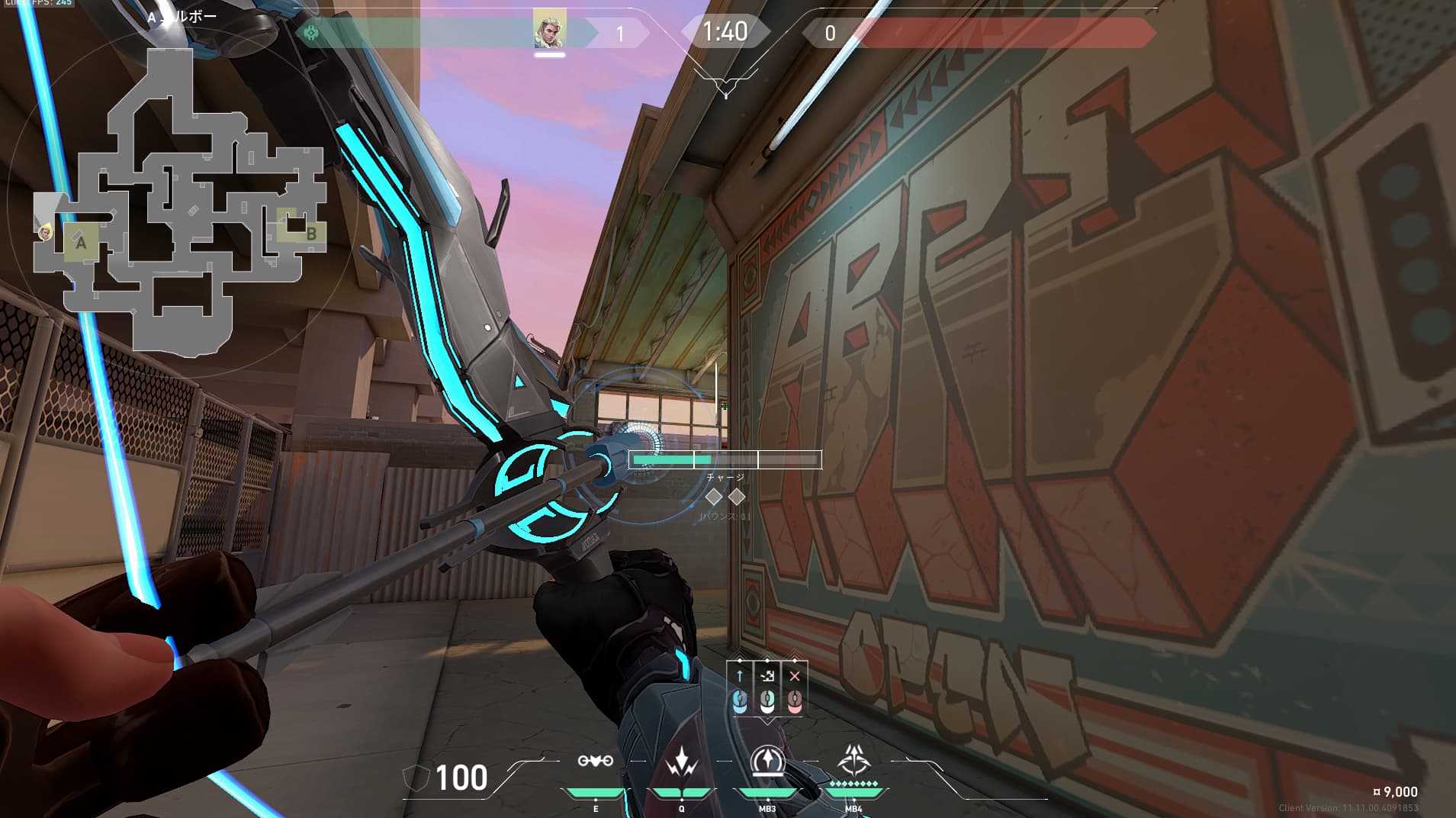
Task: Select the A site marker on minimap
Action: point(81,243)
